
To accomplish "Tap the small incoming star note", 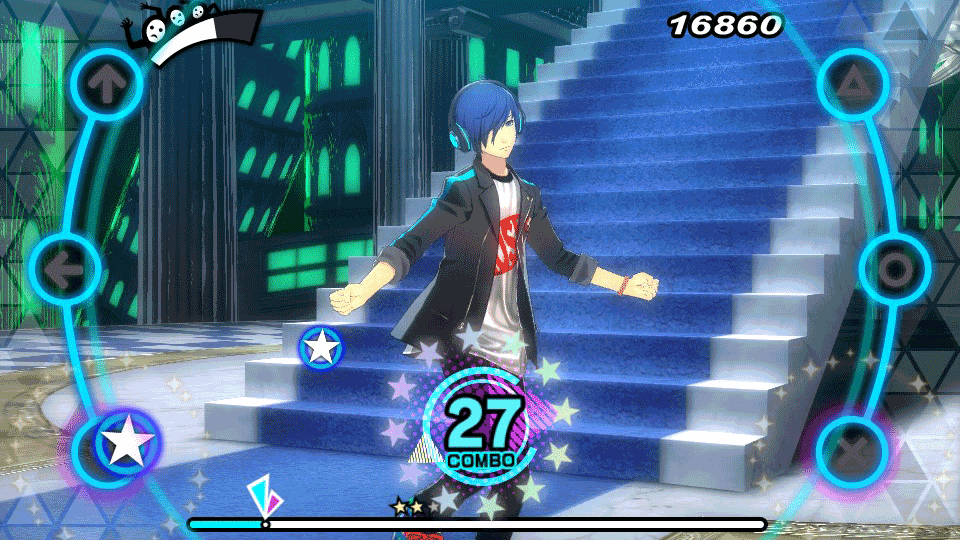I will click(x=322, y=347).
